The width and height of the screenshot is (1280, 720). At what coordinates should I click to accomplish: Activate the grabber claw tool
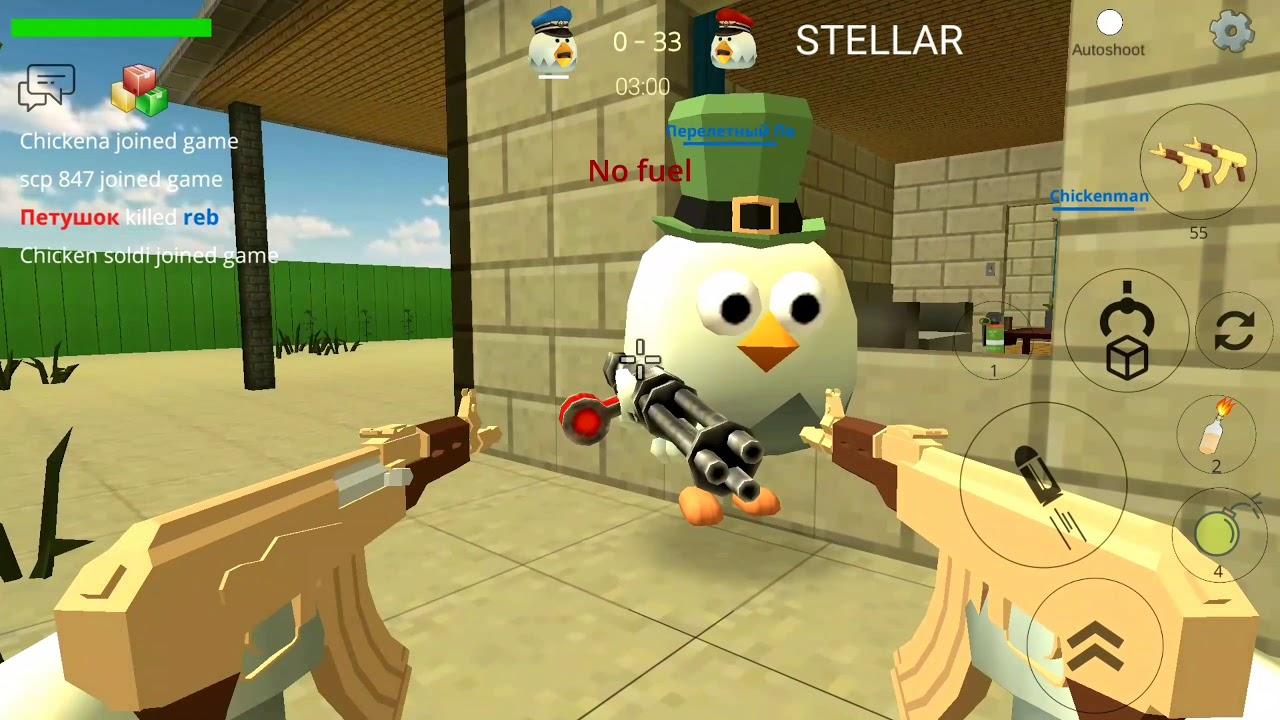1125,315
